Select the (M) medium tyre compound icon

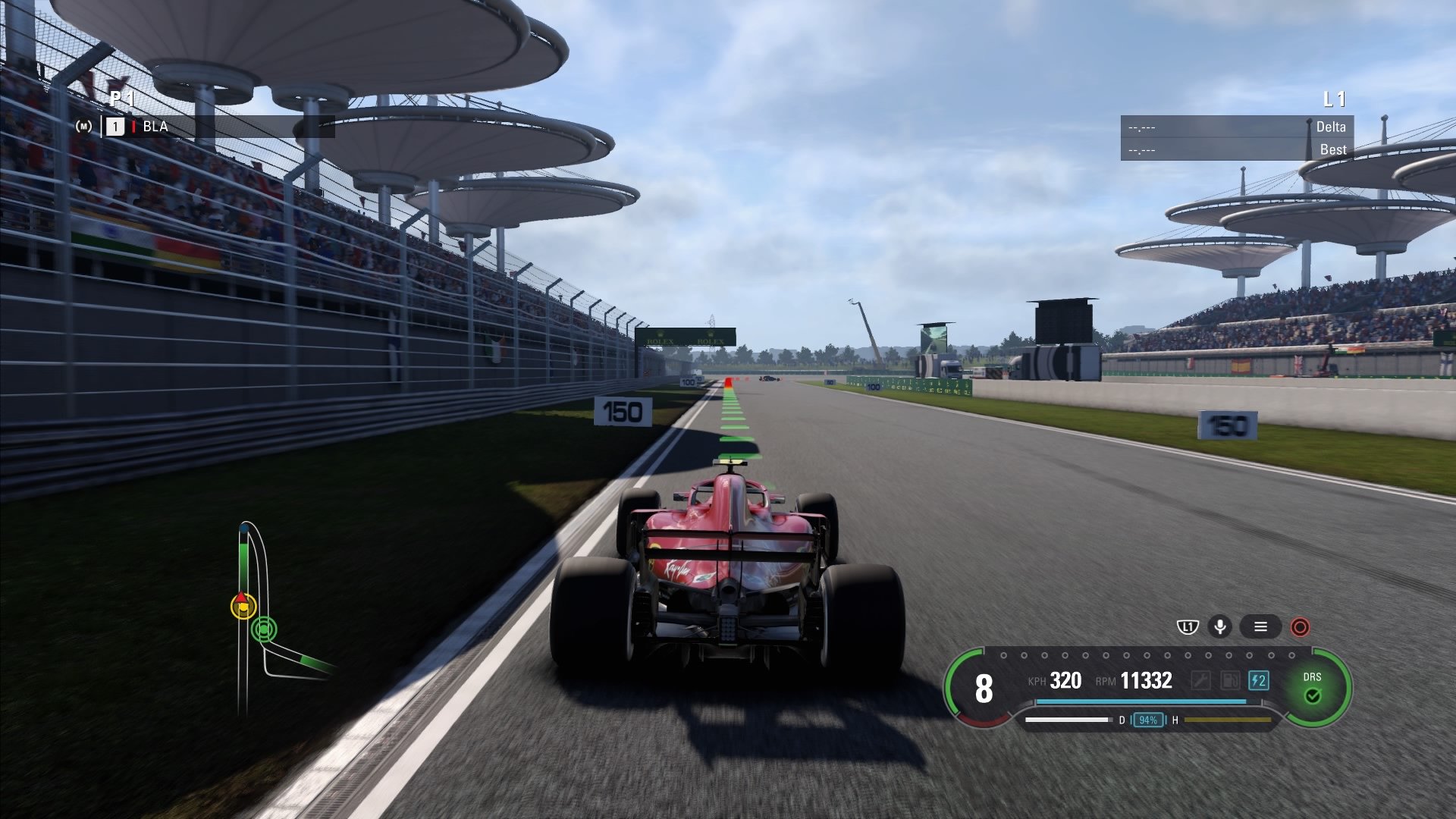(85, 126)
